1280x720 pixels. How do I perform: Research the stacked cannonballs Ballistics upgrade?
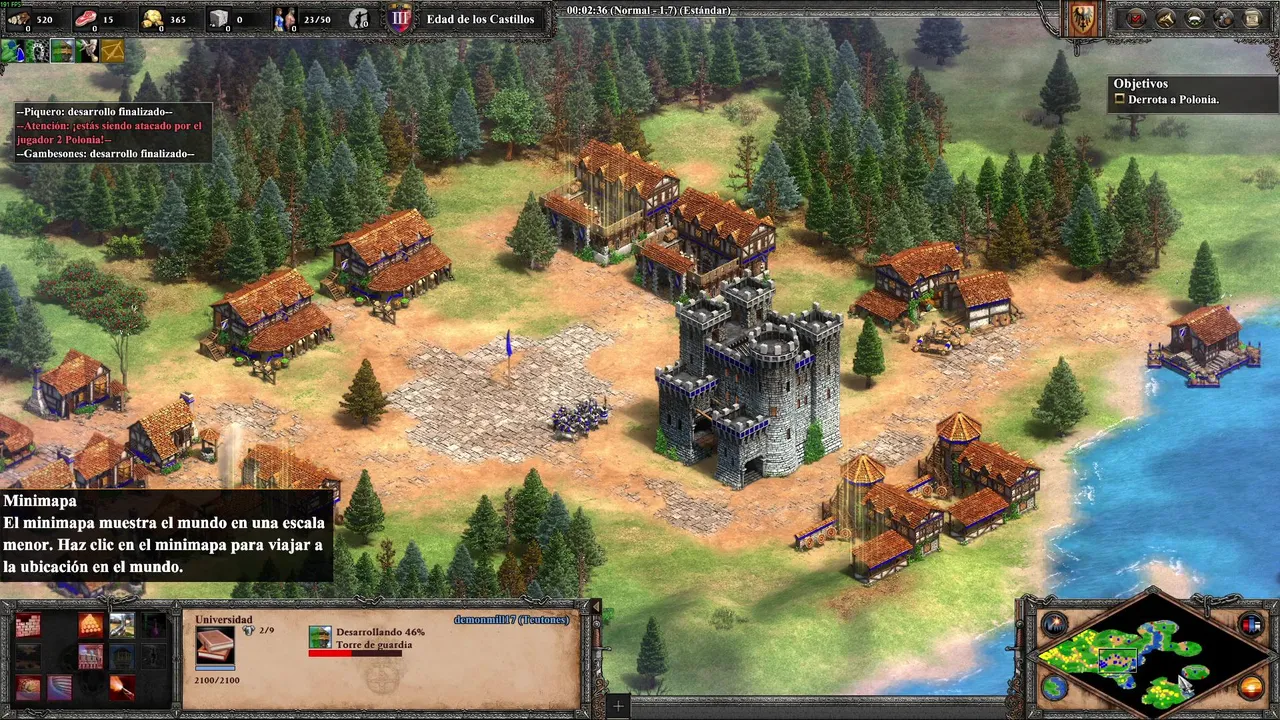[91, 626]
